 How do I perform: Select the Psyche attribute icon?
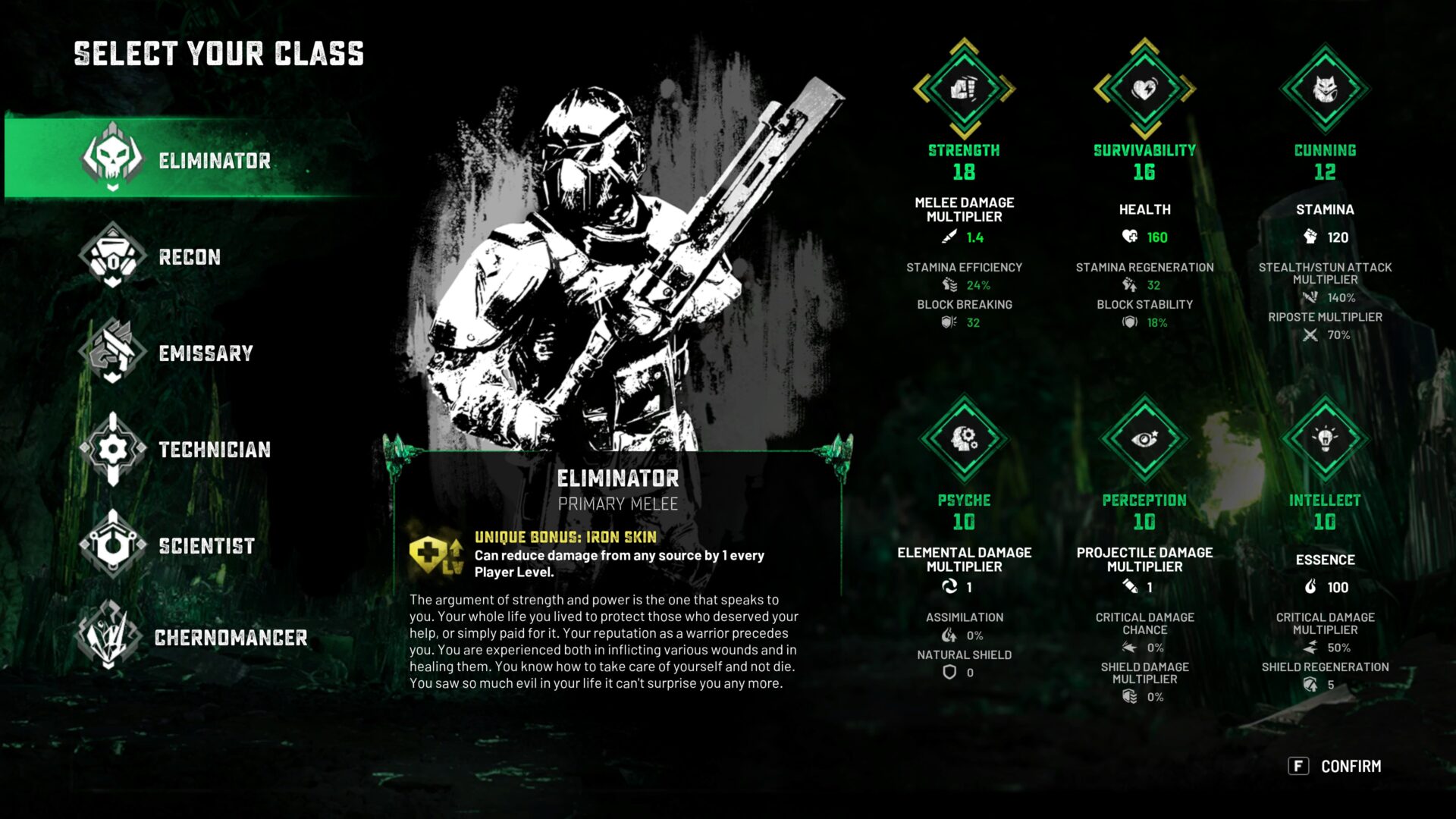[964, 438]
